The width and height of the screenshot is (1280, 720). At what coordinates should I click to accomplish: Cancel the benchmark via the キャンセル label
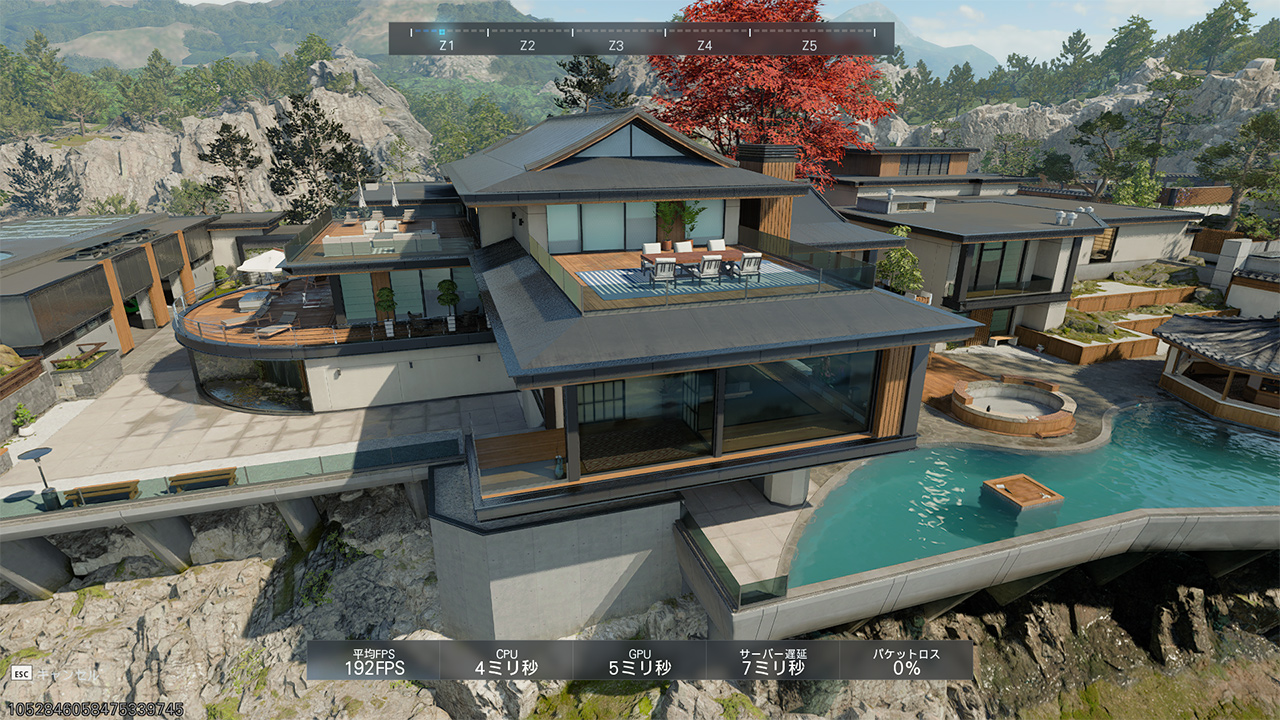pos(68,674)
